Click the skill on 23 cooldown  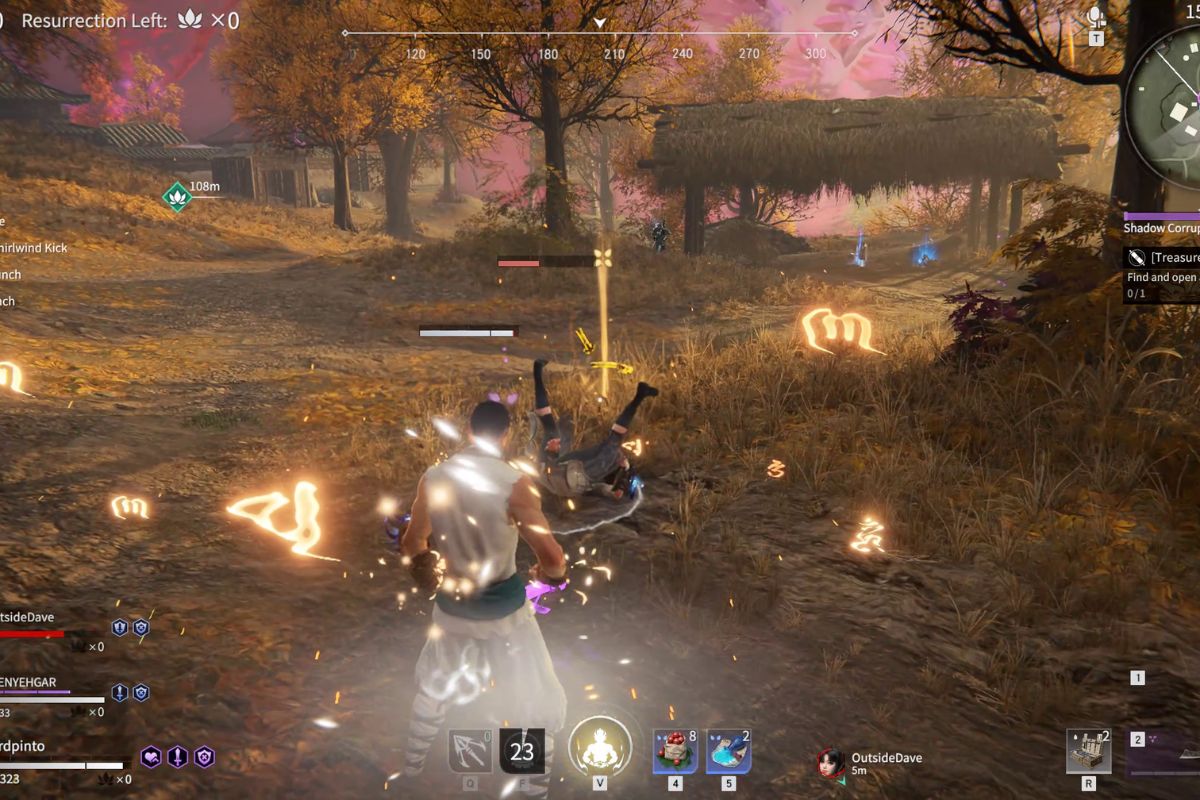pyautogui.click(x=522, y=751)
